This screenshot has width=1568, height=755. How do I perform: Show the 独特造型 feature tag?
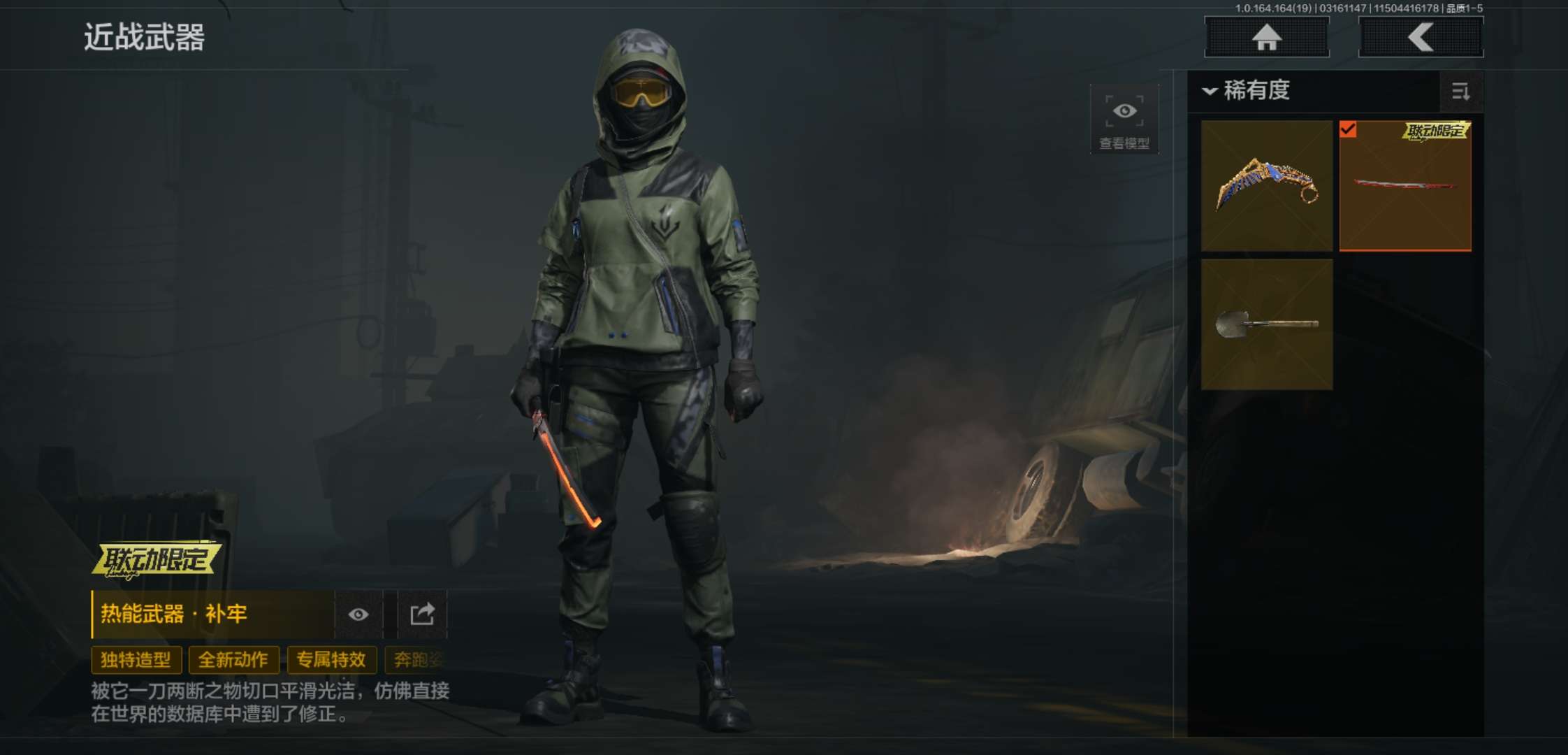(136, 659)
